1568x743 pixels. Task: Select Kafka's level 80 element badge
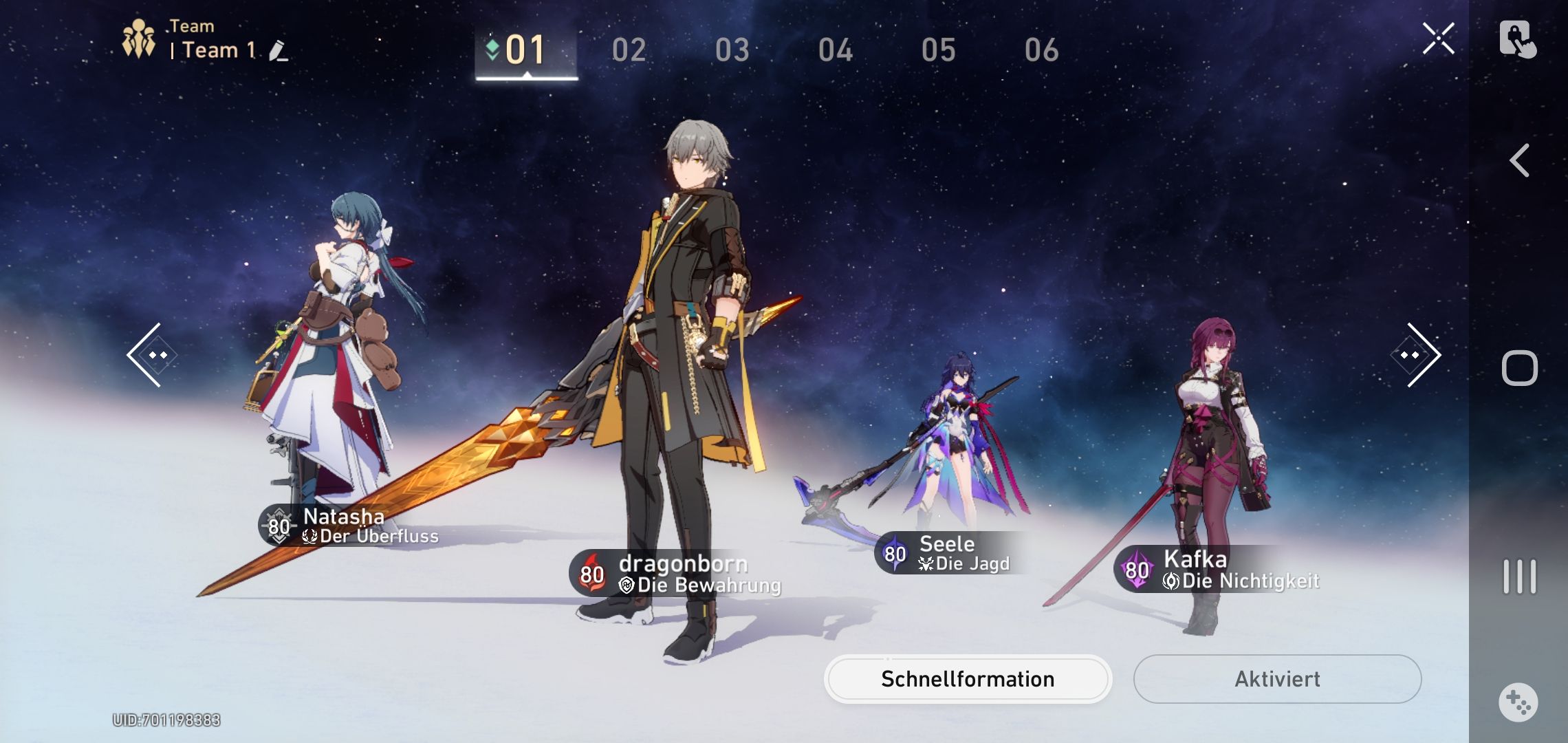tap(1135, 571)
